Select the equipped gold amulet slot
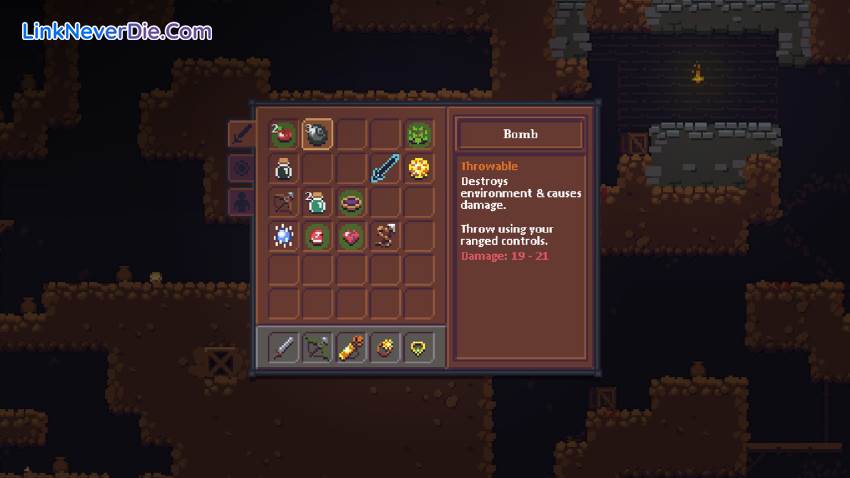The width and height of the screenshot is (850, 478). 419,348
